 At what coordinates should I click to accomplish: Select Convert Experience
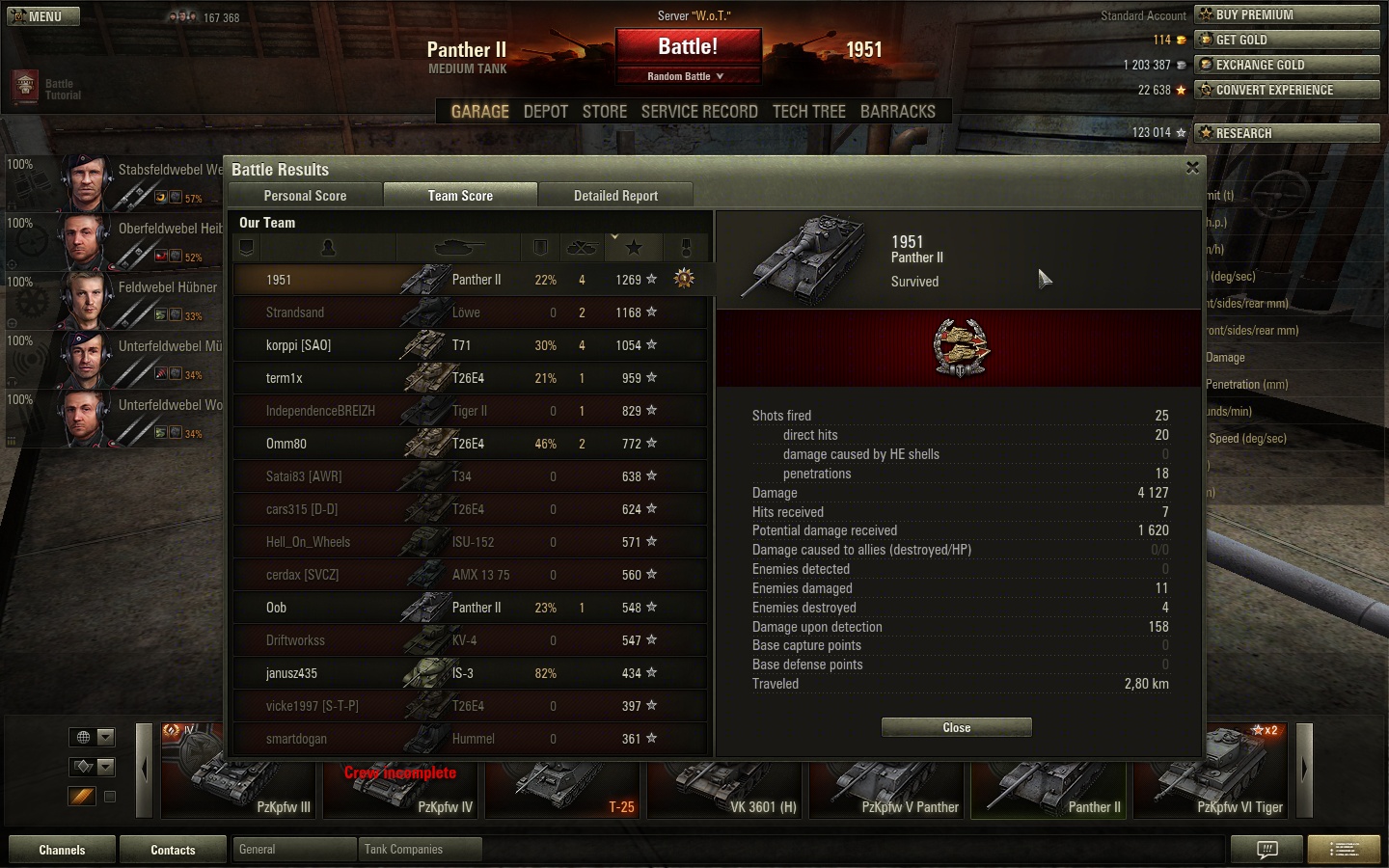(1287, 90)
